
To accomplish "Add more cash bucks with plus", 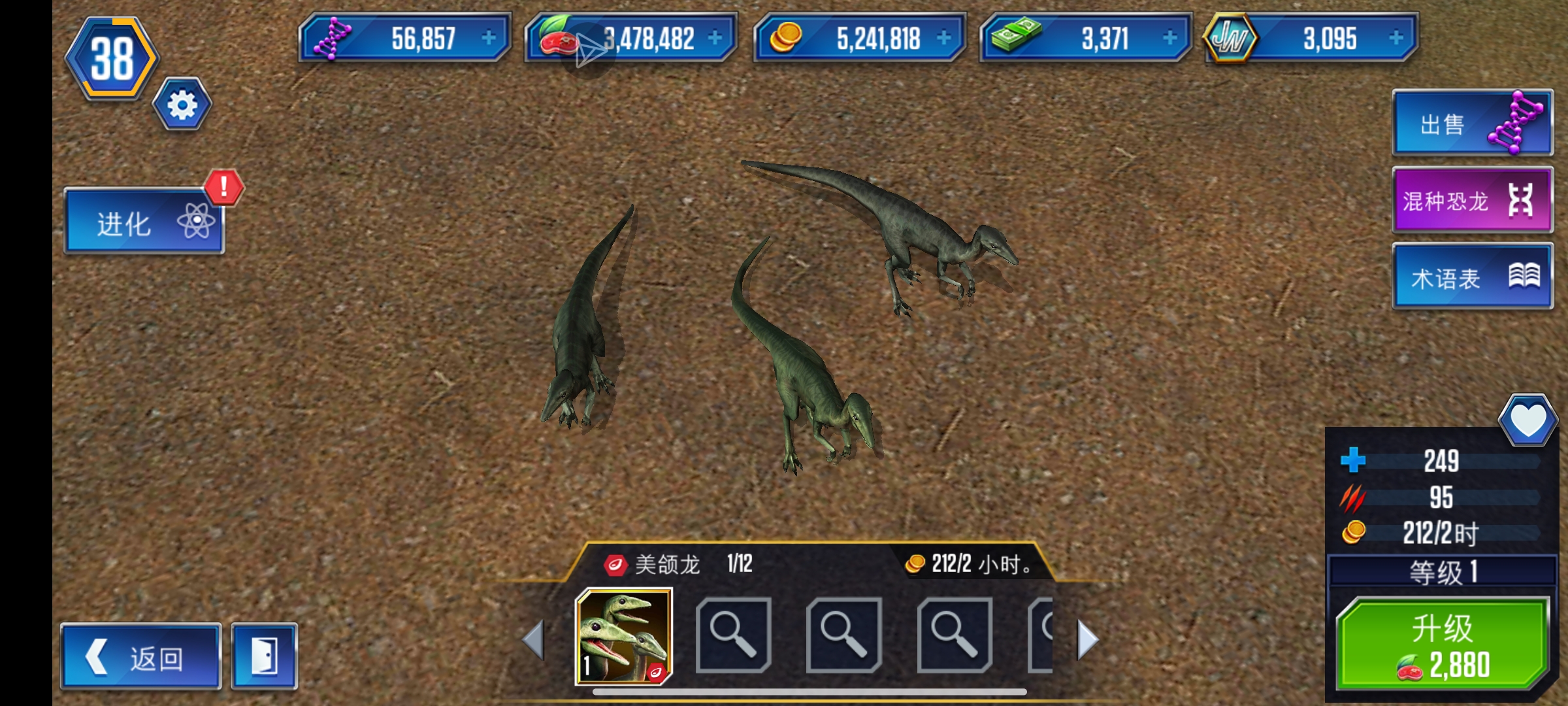I will coord(1169,38).
